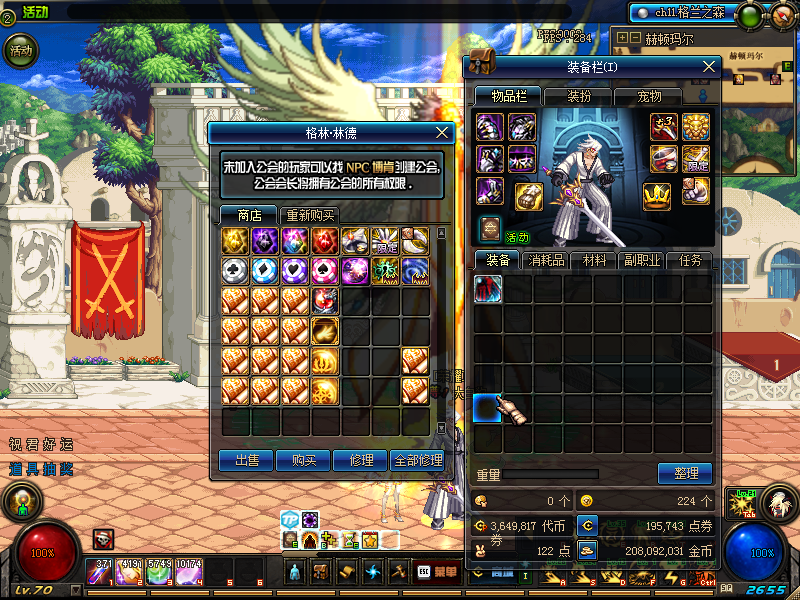Screen dimensions: 800x600
Task: Click the 购买 buy button
Action: click(303, 460)
